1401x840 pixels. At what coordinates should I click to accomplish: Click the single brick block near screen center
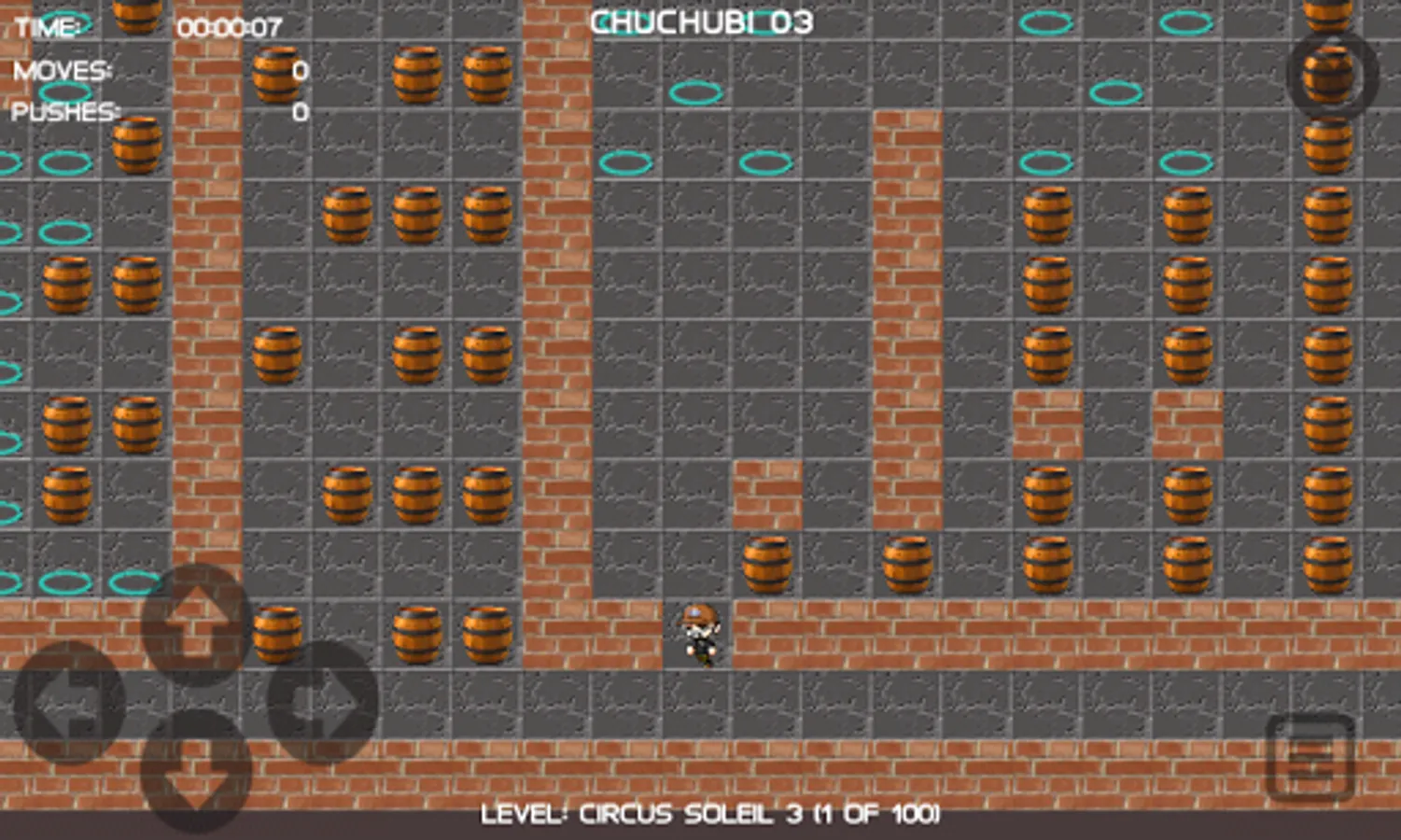coord(766,490)
